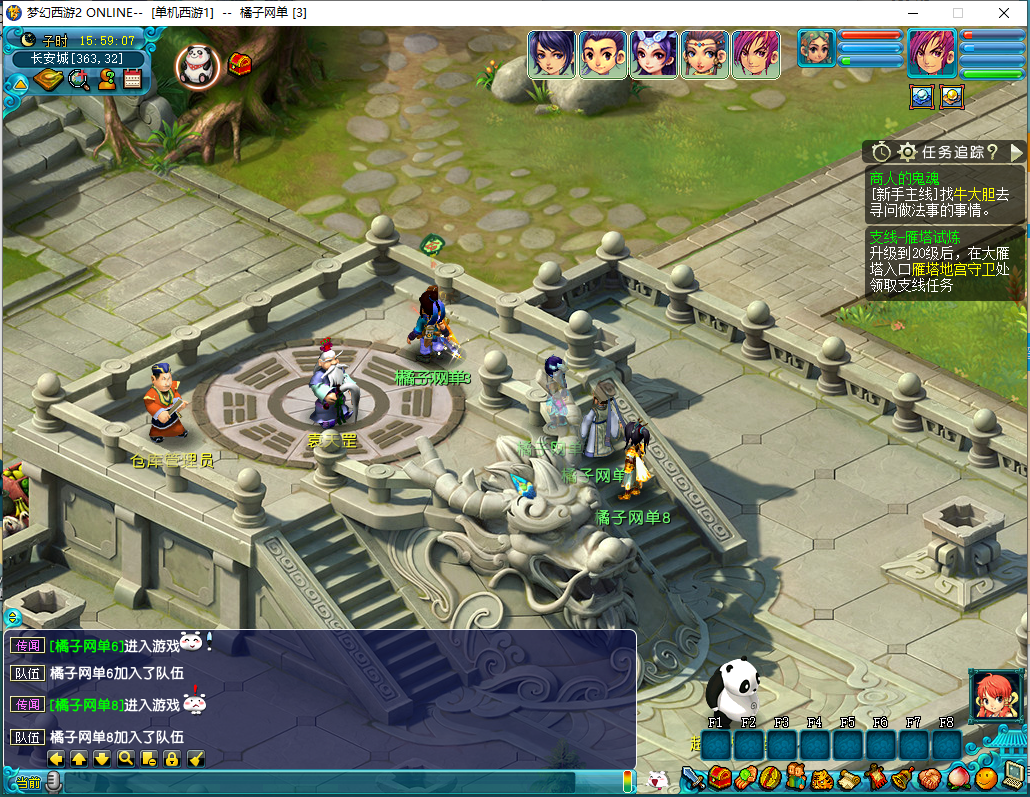Open the 支线-雁塔试炼 quest entry
Viewport: 1030px width, 797px height.
pos(915,237)
